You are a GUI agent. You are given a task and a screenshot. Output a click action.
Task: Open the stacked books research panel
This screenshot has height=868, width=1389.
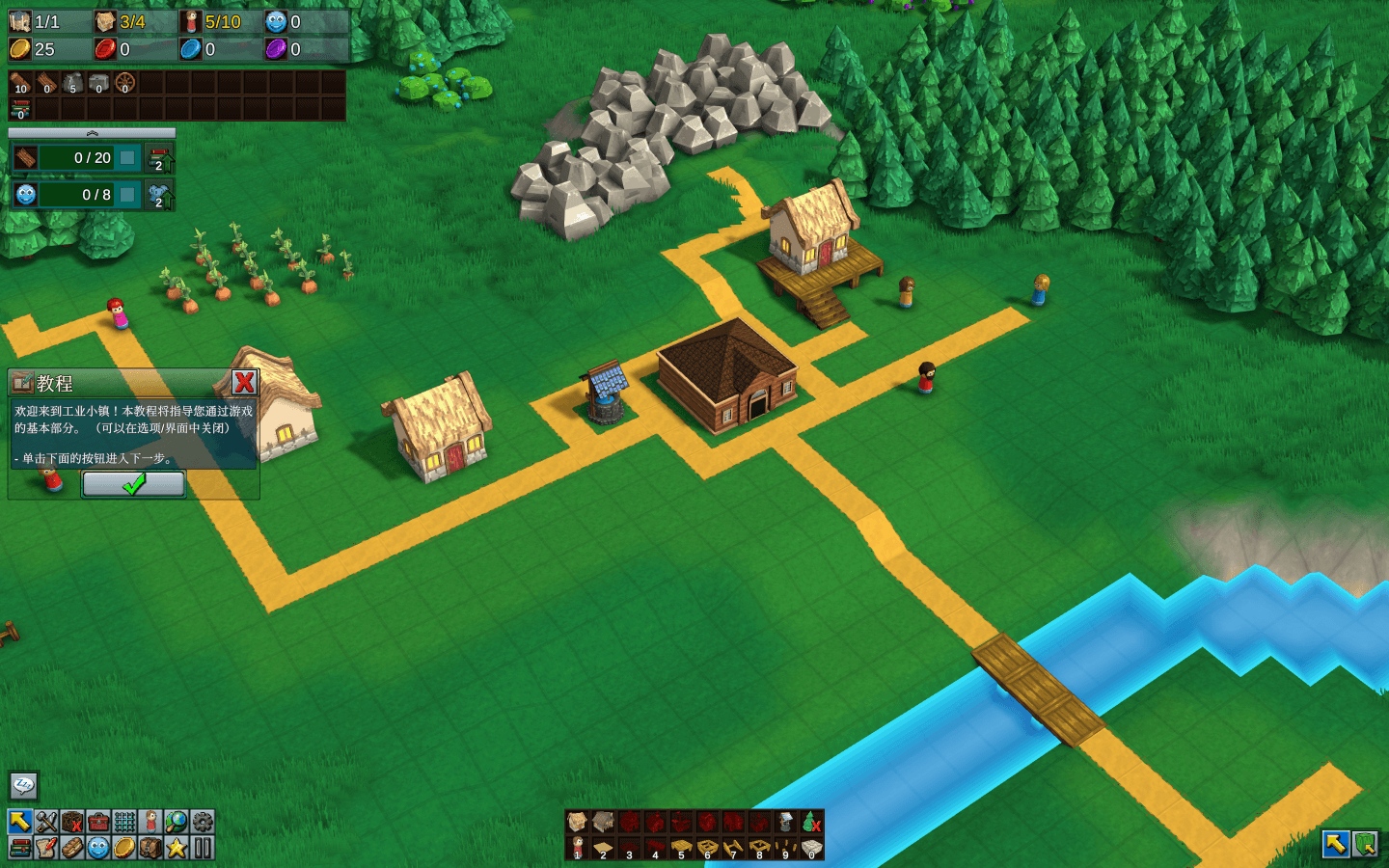tap(20, 848)
